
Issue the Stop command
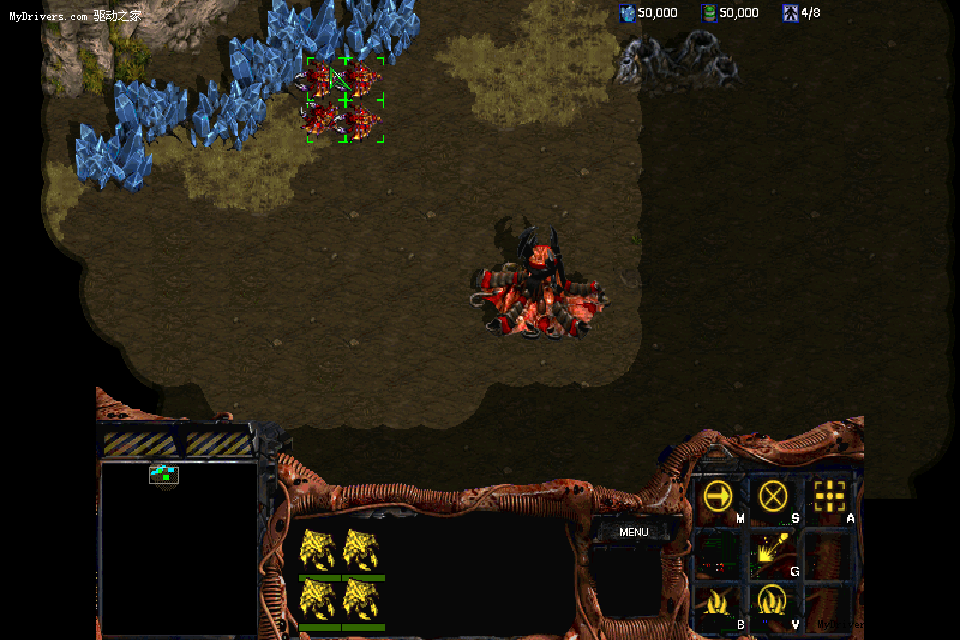pyautogui.click(x=773, y=496)
